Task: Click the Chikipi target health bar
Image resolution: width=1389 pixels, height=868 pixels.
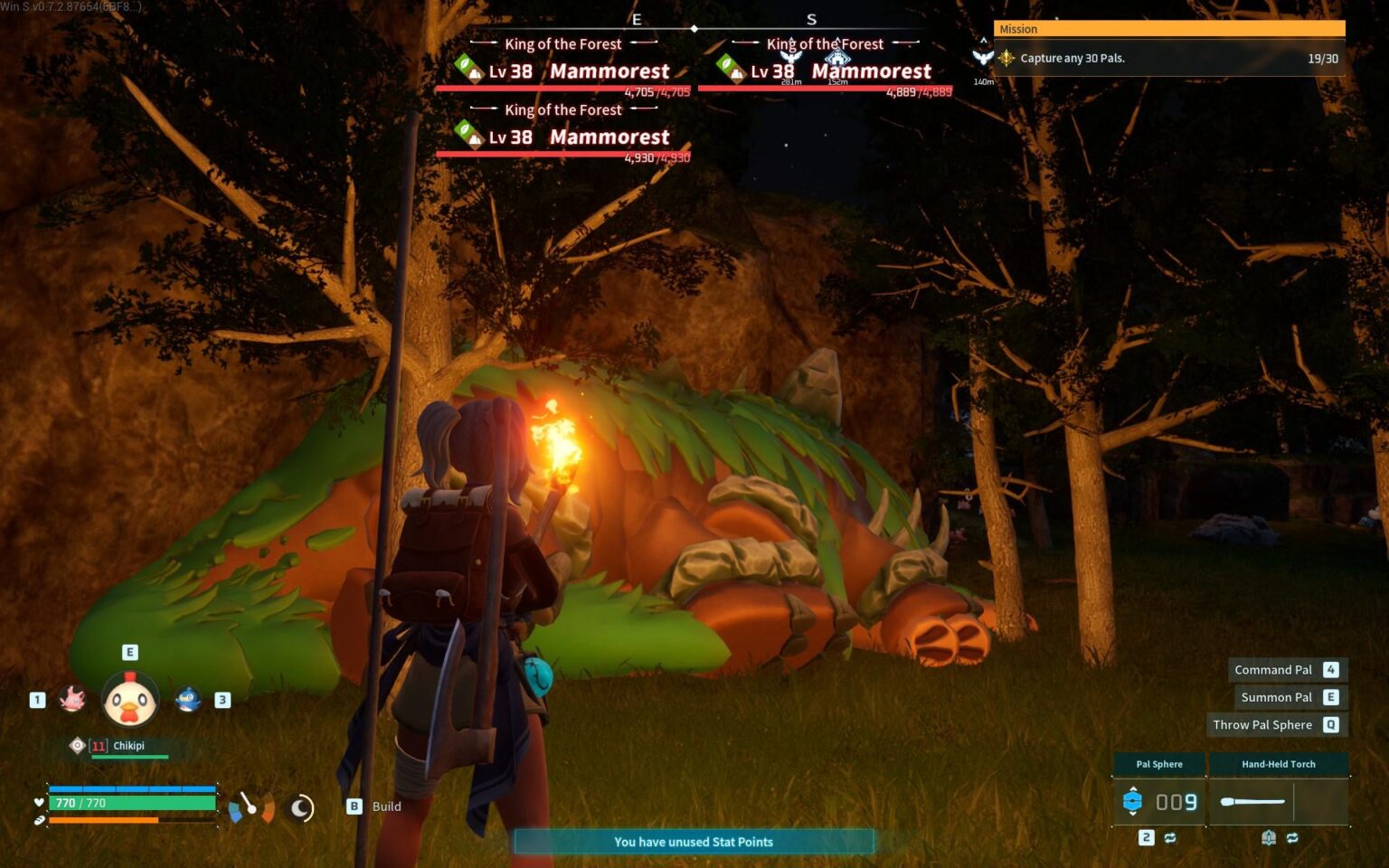Action: [129, 757]
